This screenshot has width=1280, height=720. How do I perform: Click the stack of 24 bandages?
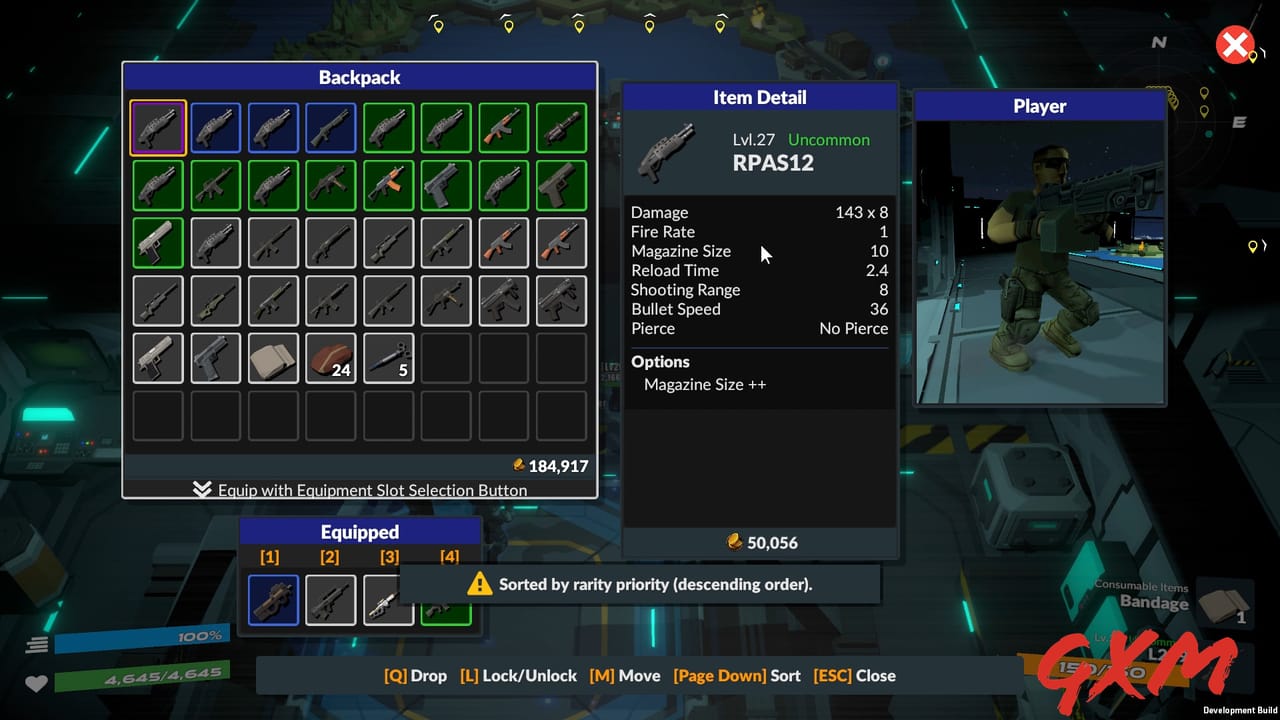pyautogui.click(x=331, y=358)
